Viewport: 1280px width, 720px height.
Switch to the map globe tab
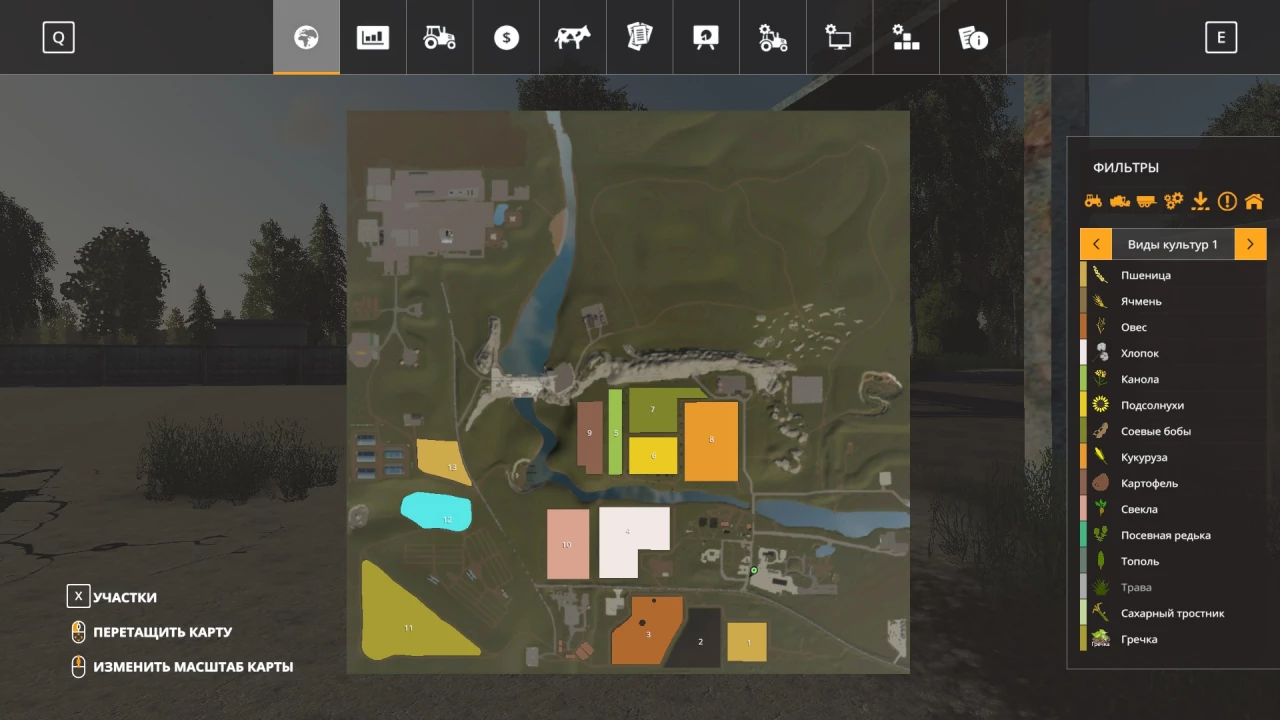(x=305, y=37)
